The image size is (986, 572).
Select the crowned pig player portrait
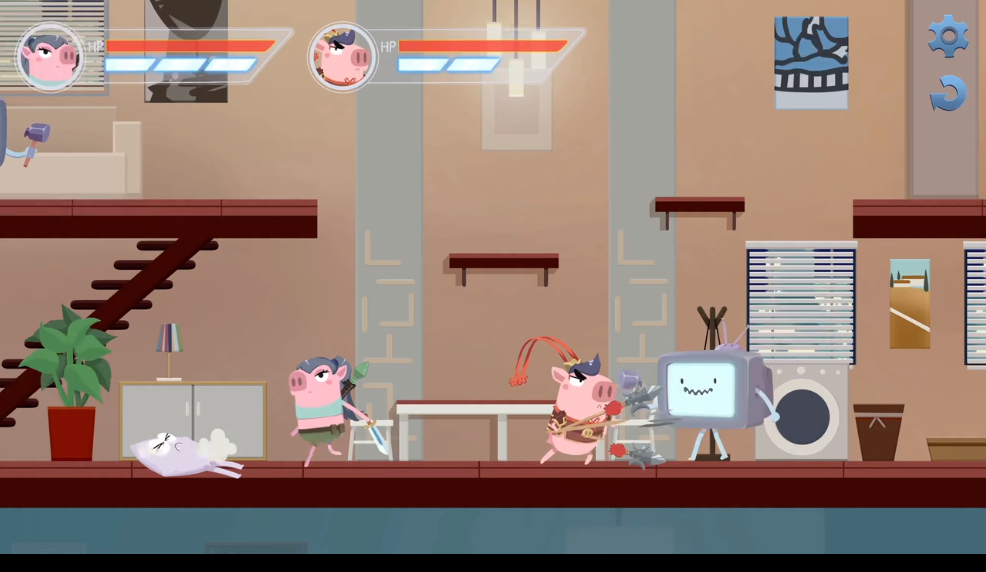click(342, 57)
